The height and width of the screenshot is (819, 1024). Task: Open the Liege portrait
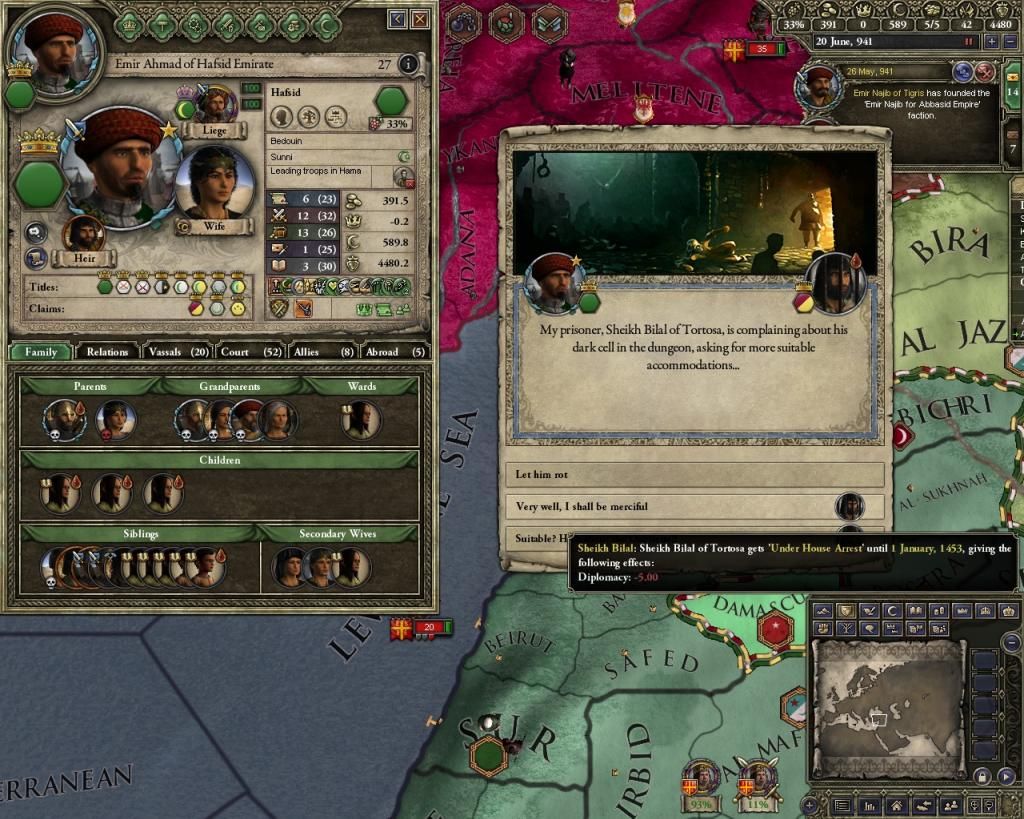[x=216, y=106]
